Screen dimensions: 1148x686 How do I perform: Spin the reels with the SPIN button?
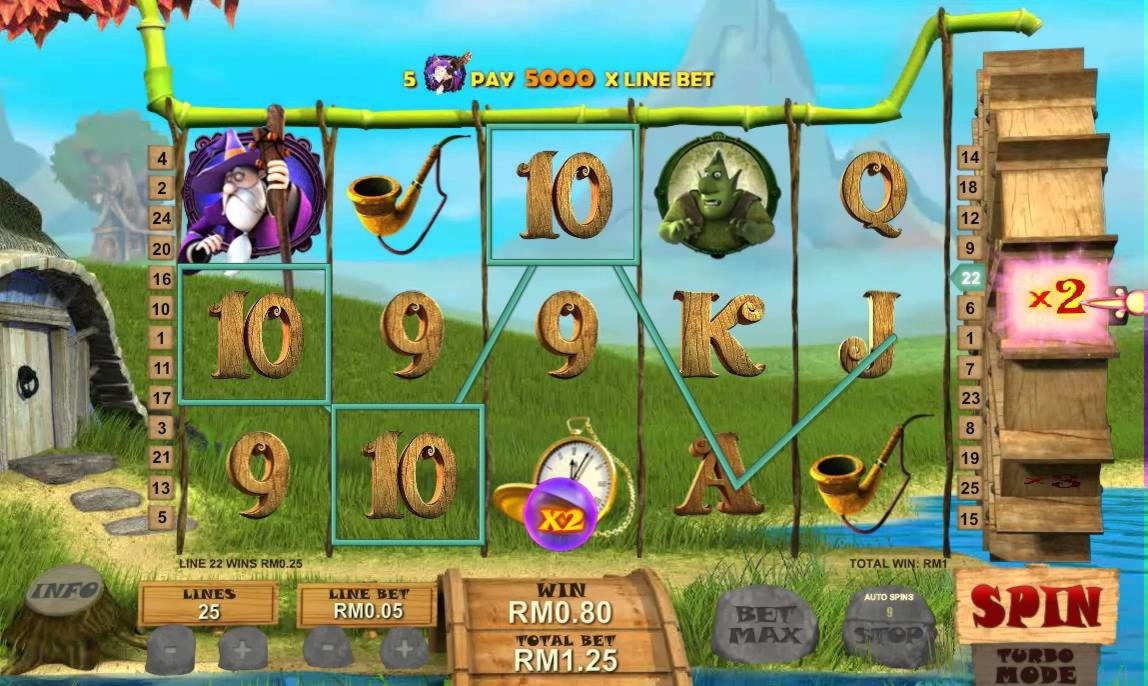point(1036,606)
